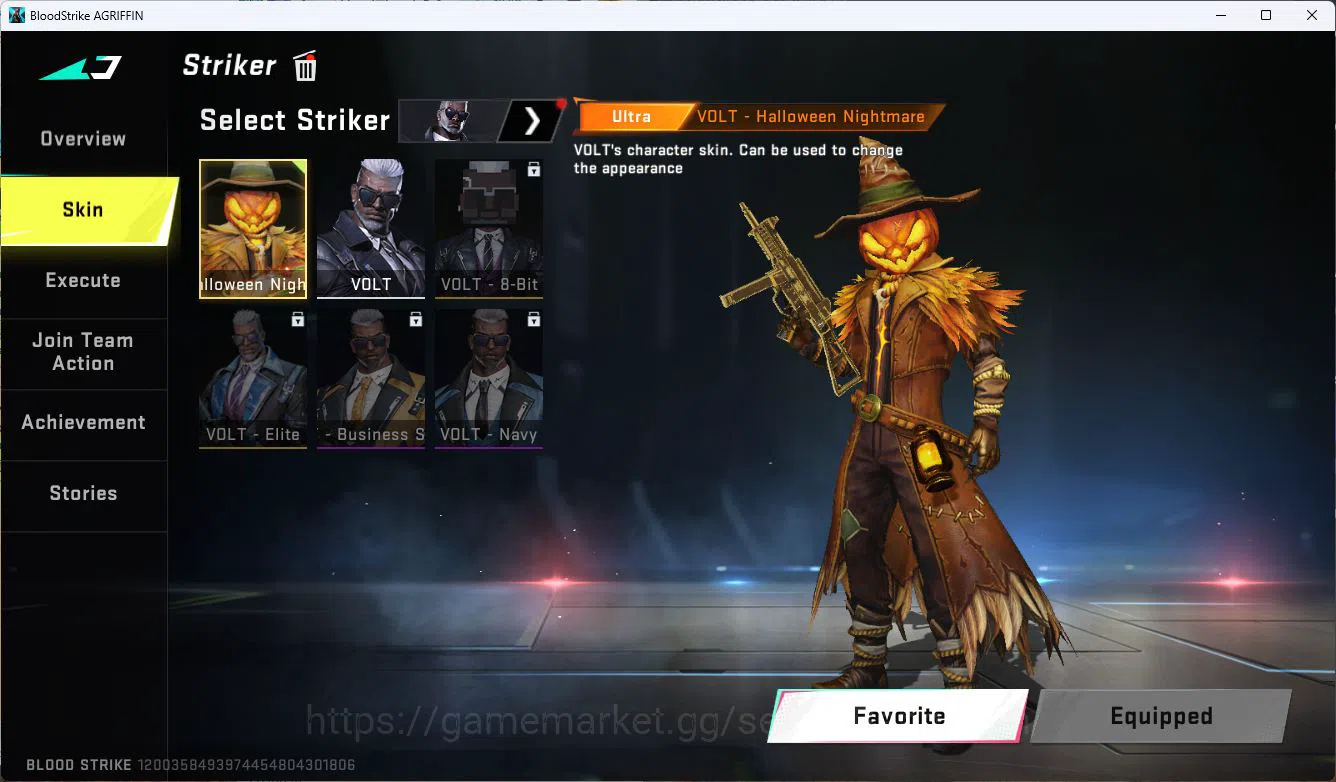Open the striker portrait selector
The image size is (1336, 782).
tap(449, 120)
